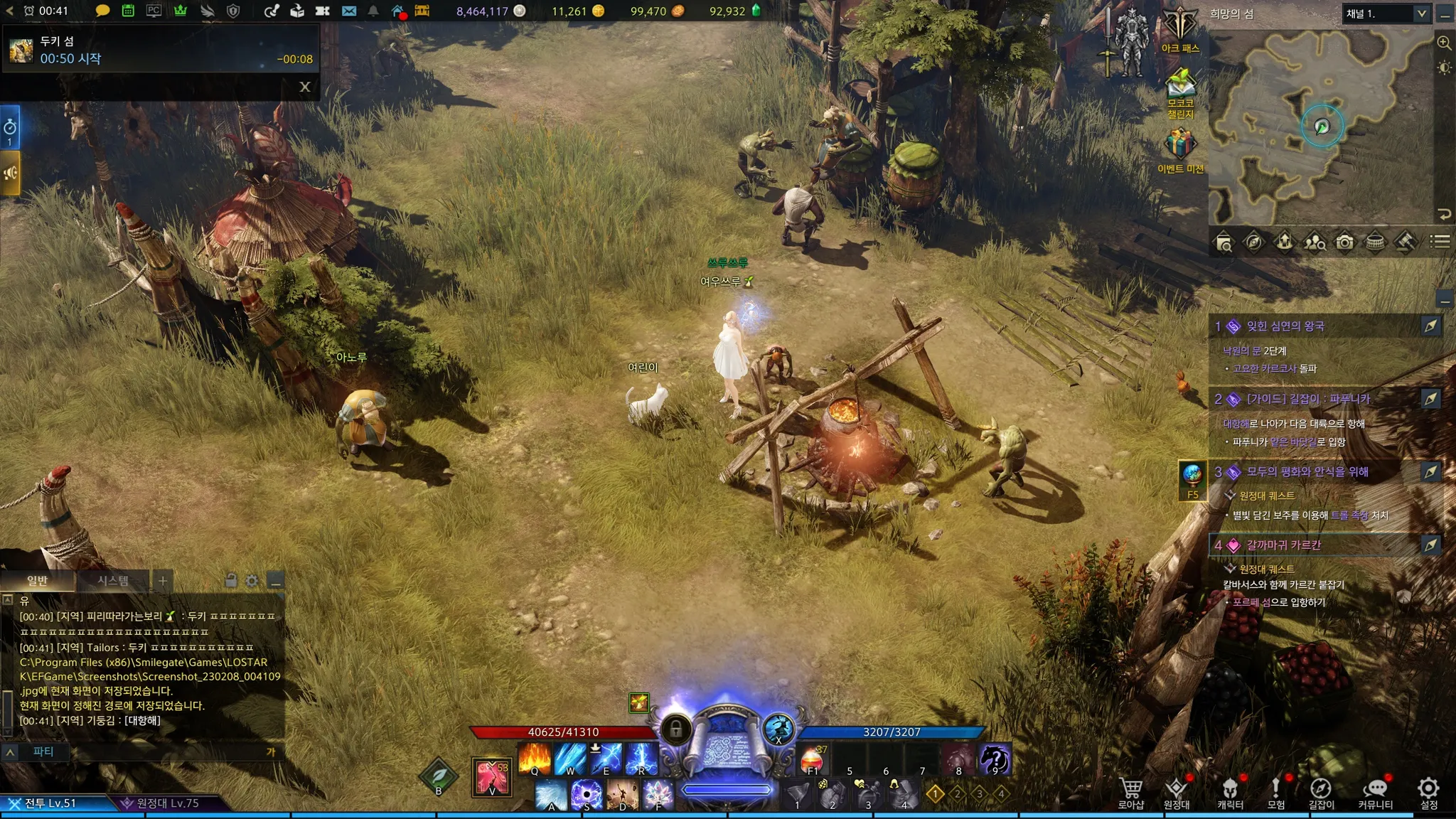Open the 원정대 menu
Viewport: 1456px width, 819px height.
1177,793
